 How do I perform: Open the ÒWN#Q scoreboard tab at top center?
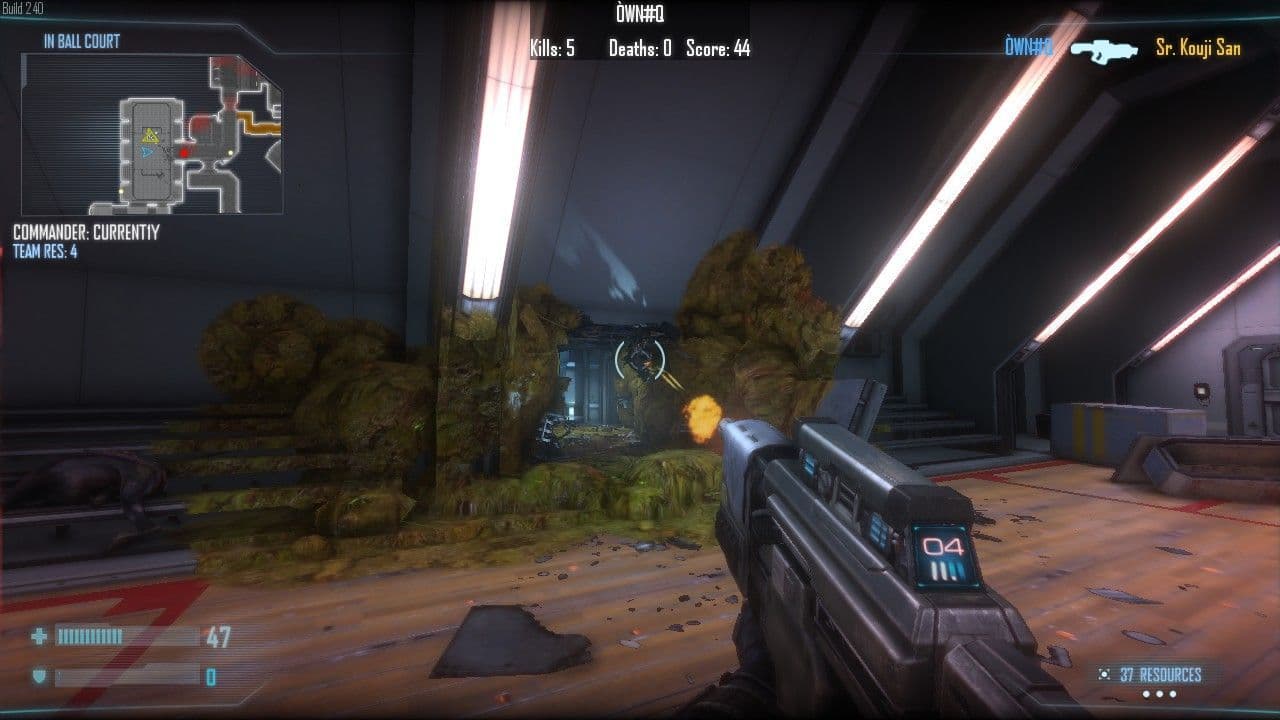[x=640, y=13]
